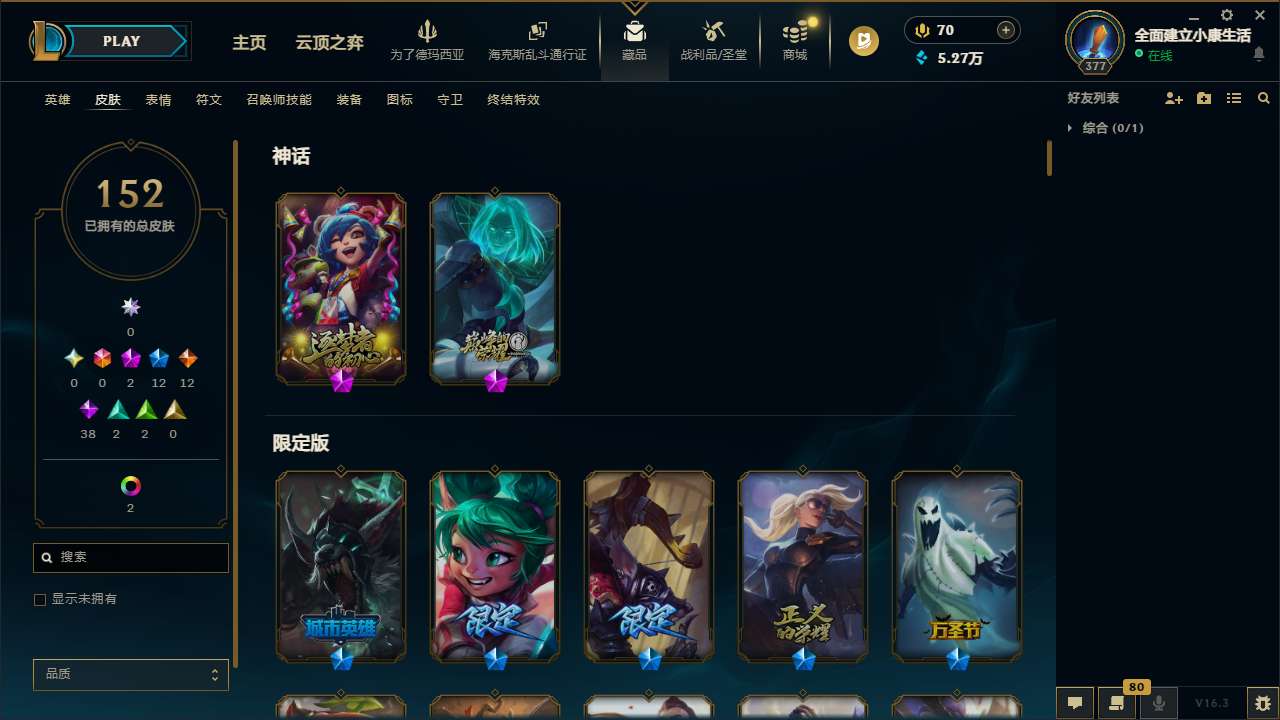Open the 表情 collection tab
1280x720 pixels.
click(x=158, y=100)
